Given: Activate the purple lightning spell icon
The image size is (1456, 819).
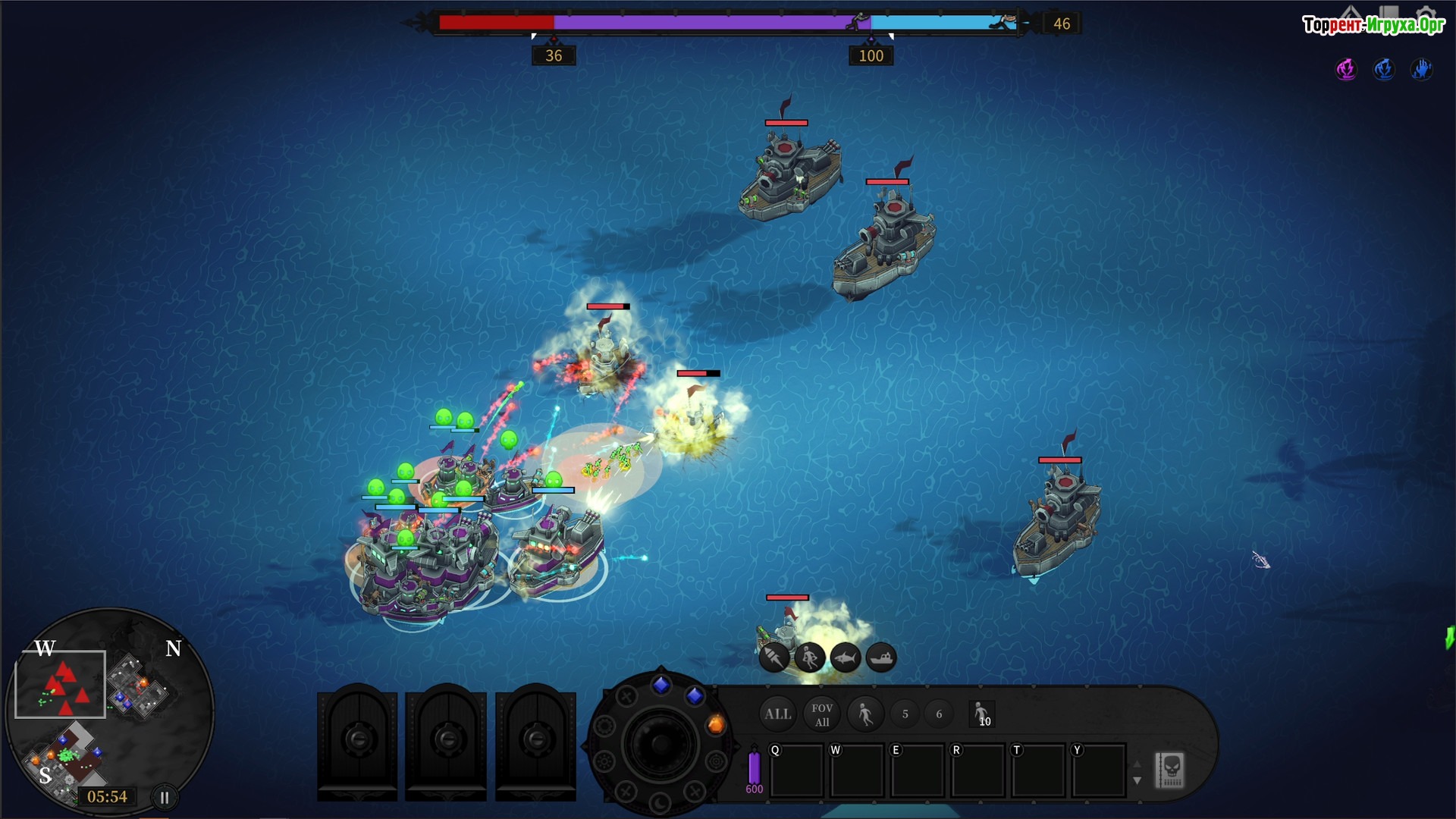Looking at the screenshot, I should click(1346, 69).
